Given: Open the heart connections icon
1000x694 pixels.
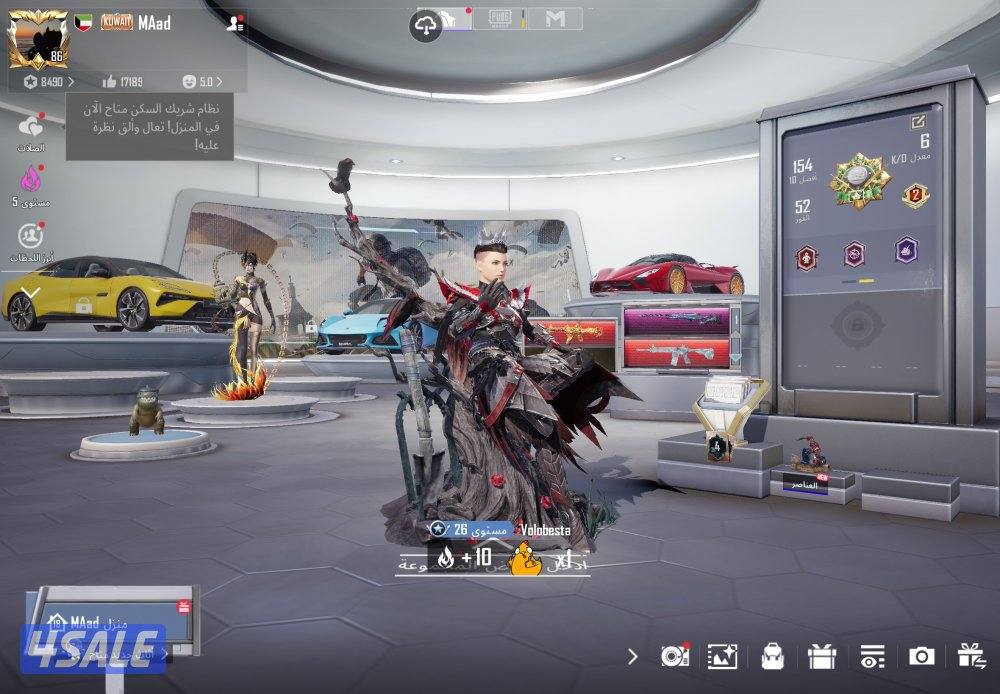Looking at the screenshot, I should (x=31, y=128).
